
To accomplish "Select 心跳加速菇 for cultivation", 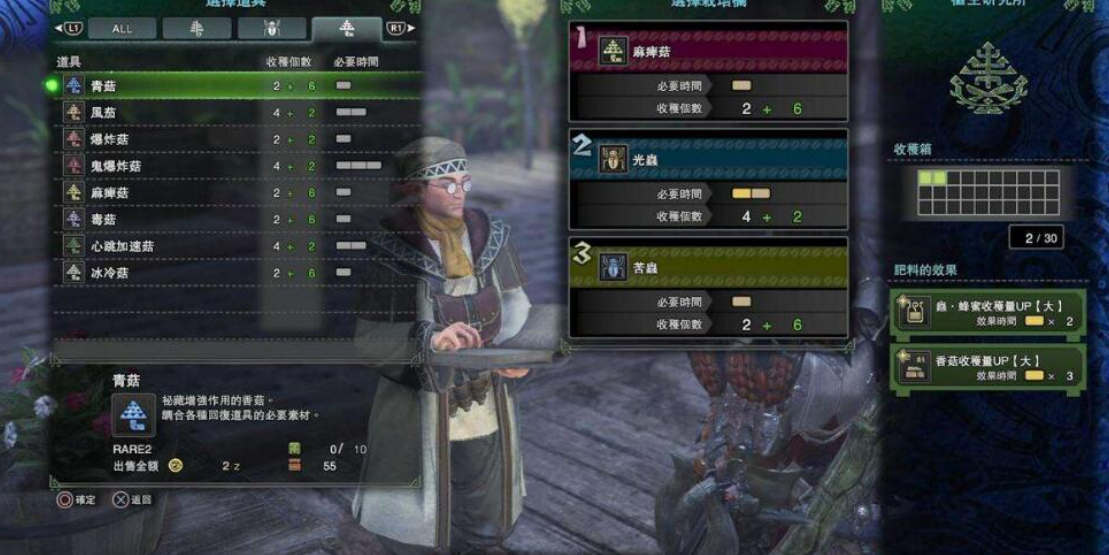I will click(235, 245).
